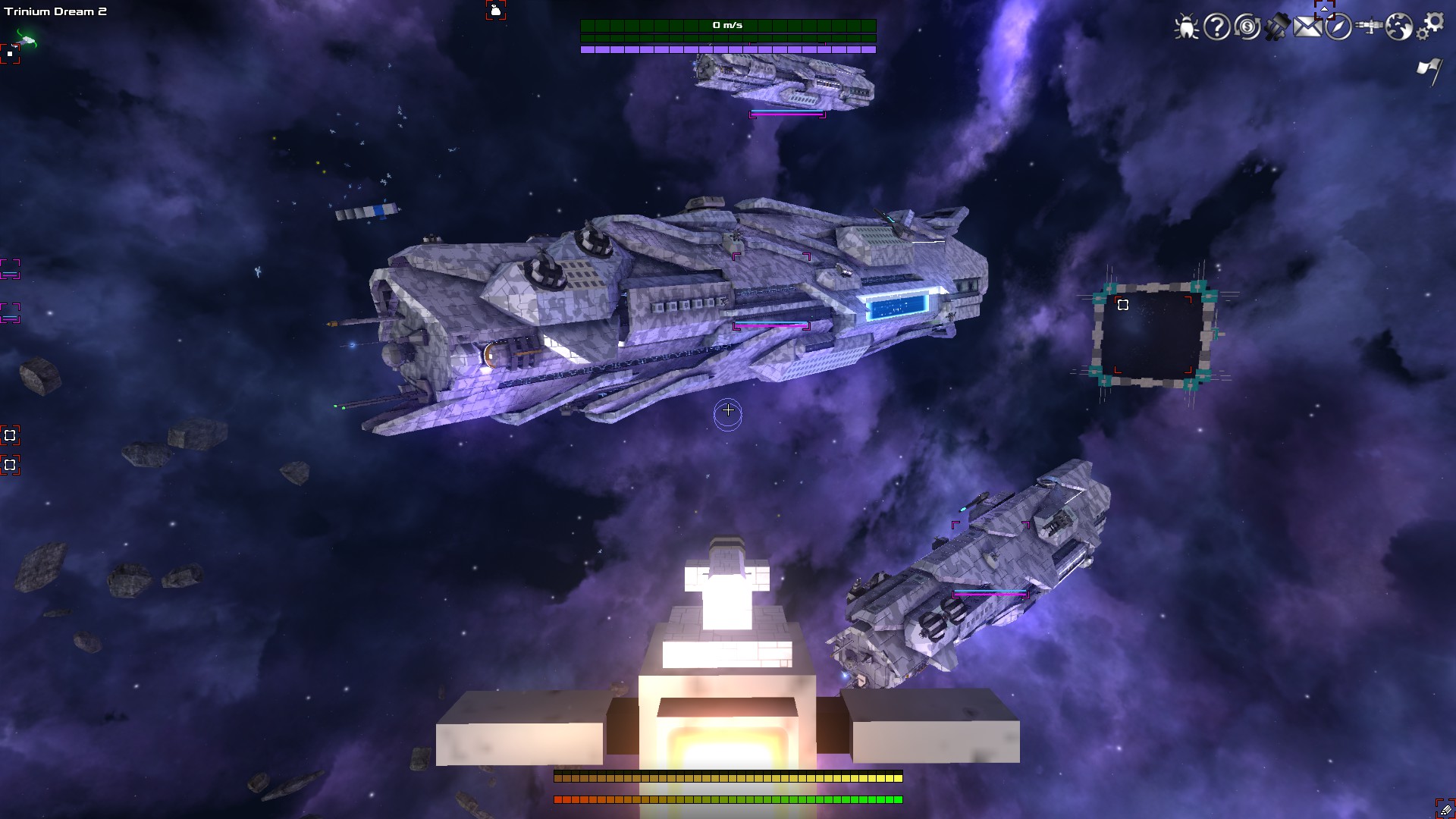Select the compass navigation icon
1456x819 pixels.
click(1338, 27)
